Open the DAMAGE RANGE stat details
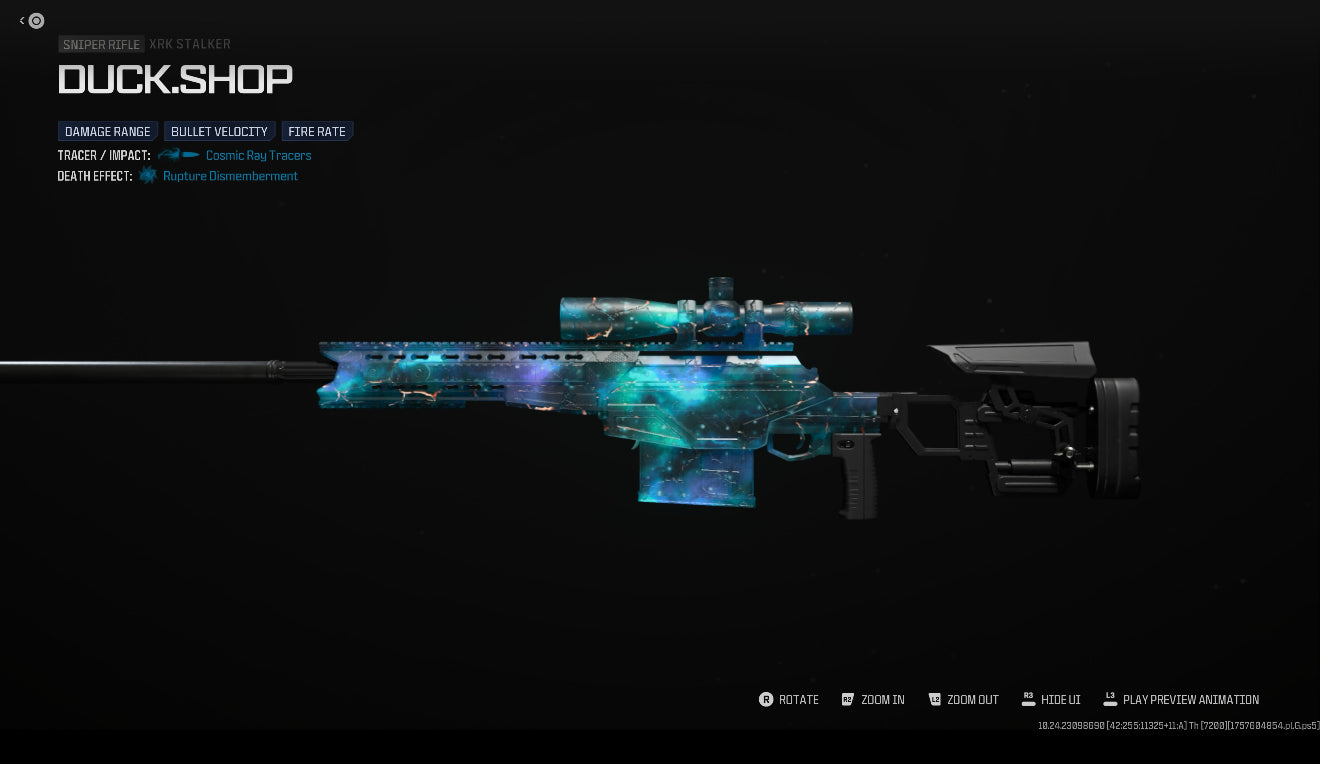Image resolution: width=1320 pixels, height=764 pixels. (107, 131)
